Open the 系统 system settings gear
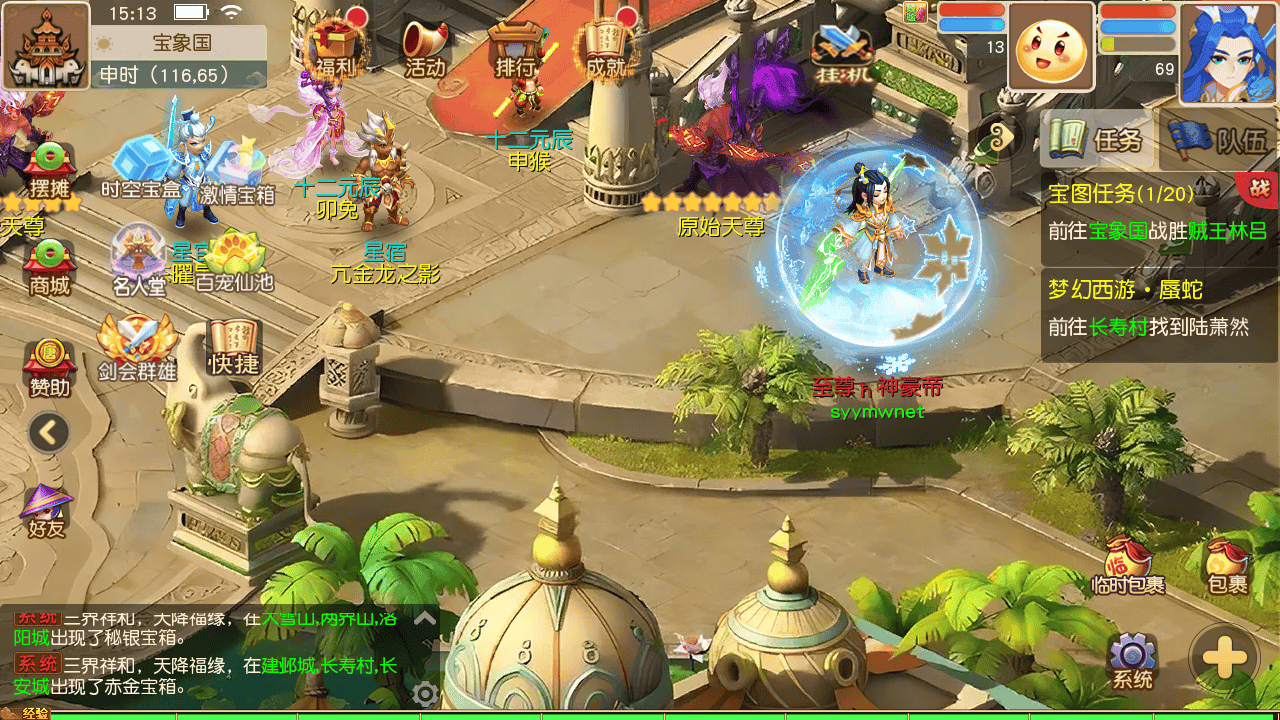The image size is (1280, 720). point(1132,660)
